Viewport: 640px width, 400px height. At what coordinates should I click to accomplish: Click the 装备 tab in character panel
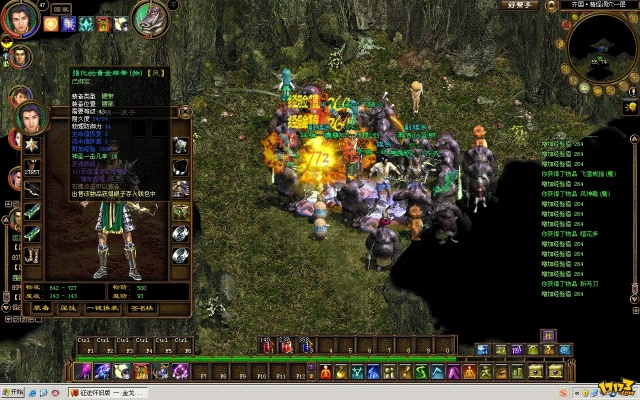(41, 308)
